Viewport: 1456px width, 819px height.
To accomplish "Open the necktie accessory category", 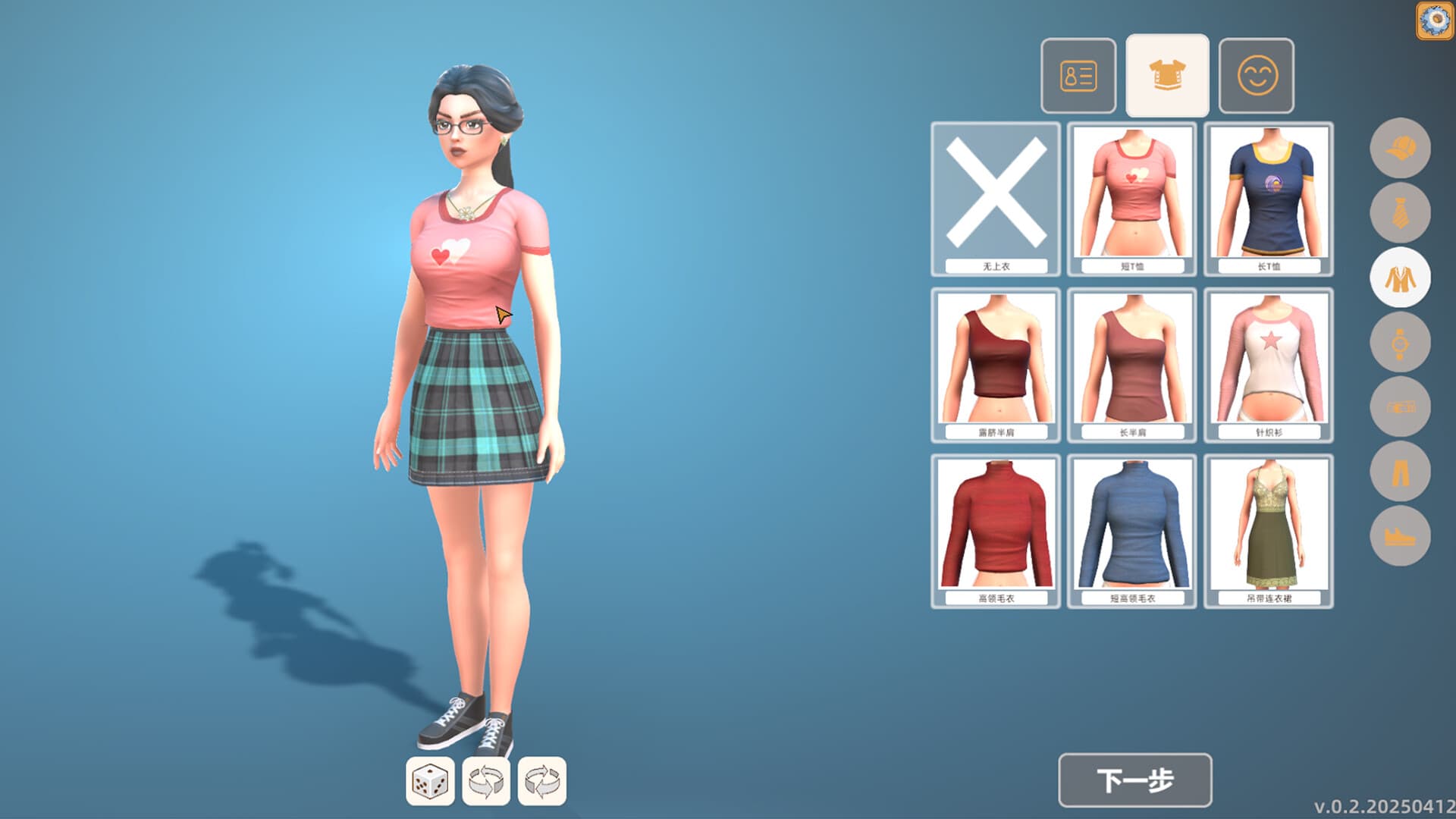I will coord(1401,213).
